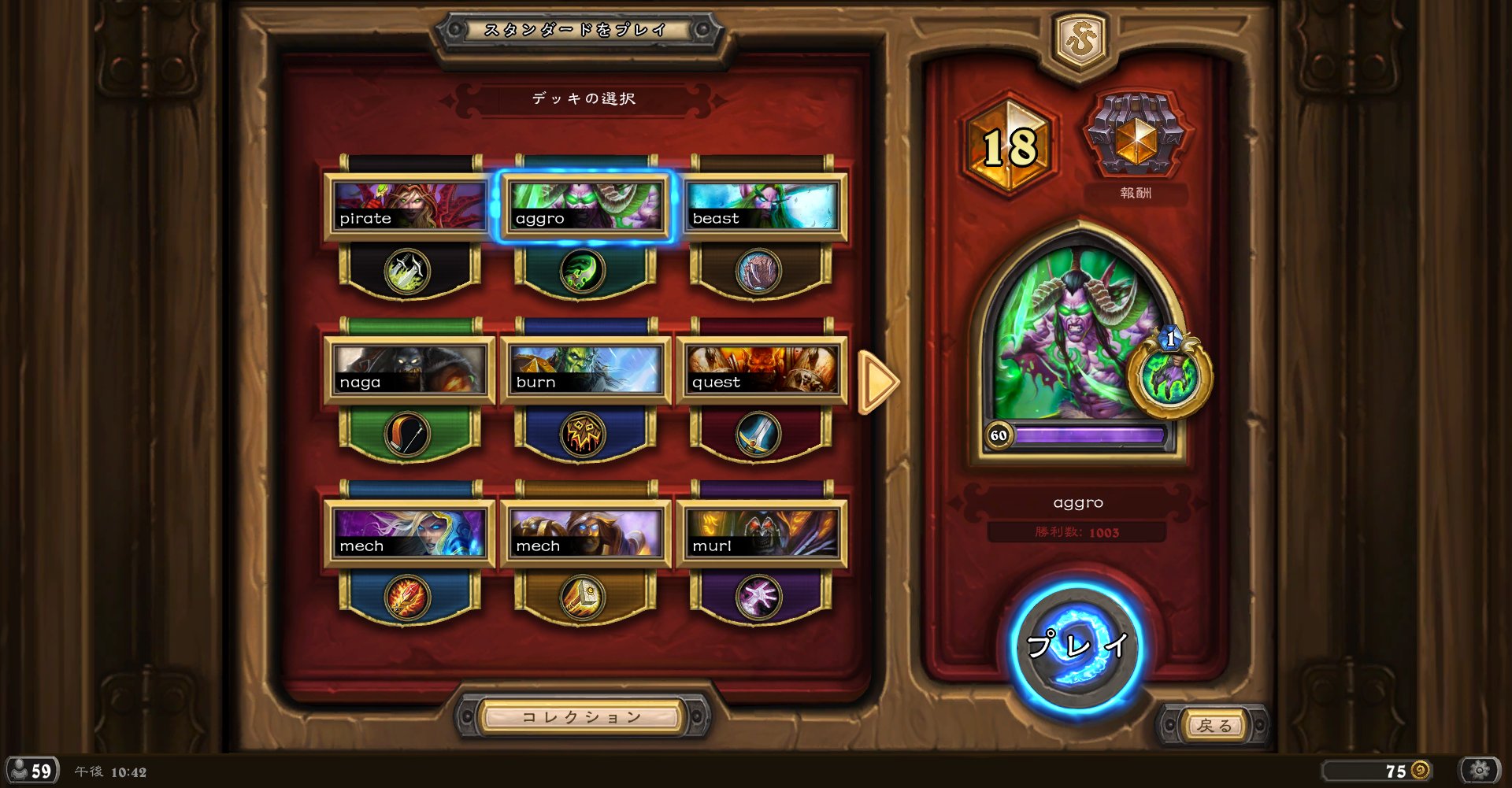Screen dimensions: 1512x788
Task: View the rank 18 badge details
Action: point(1010,146)
